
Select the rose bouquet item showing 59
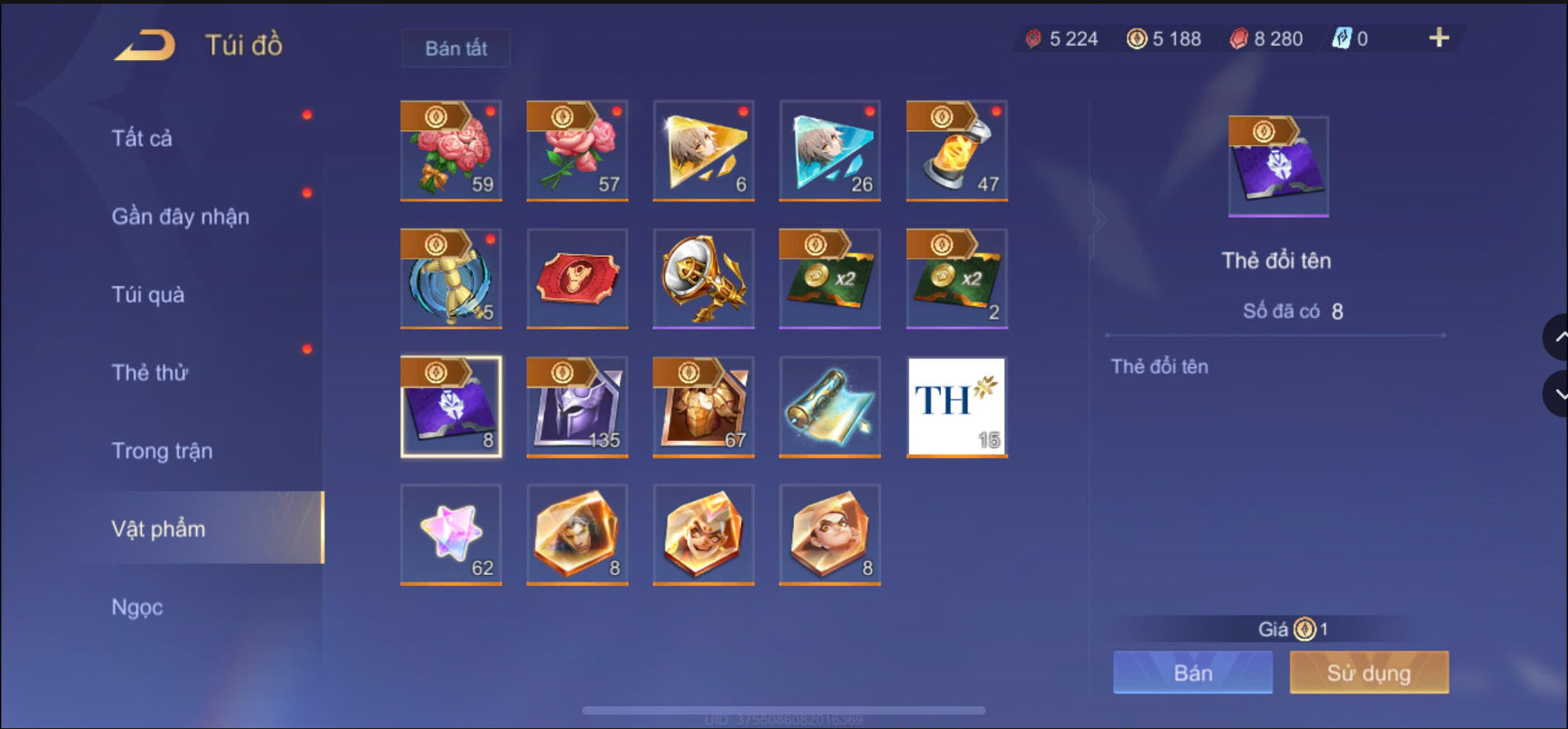(x=451, y=150)
